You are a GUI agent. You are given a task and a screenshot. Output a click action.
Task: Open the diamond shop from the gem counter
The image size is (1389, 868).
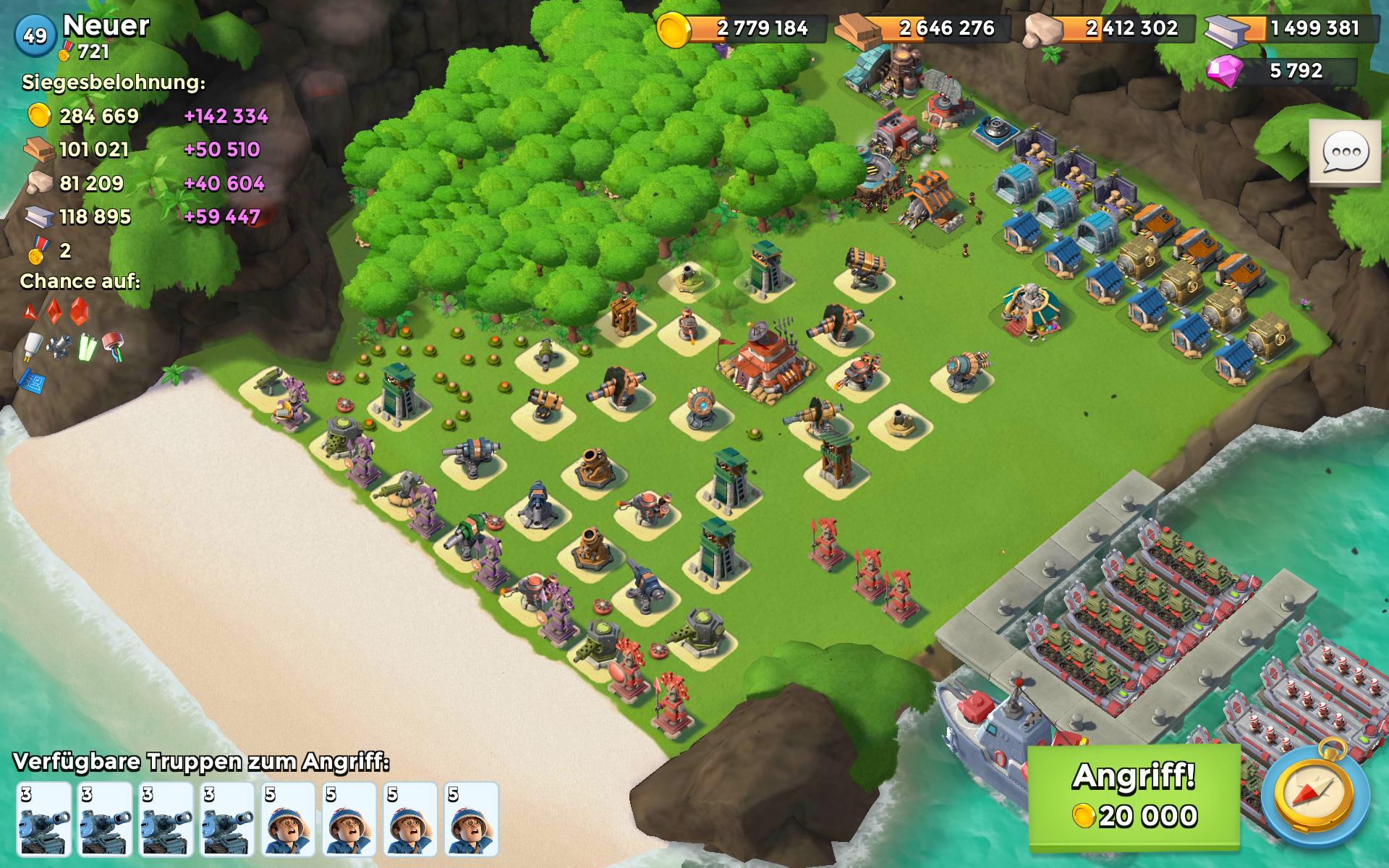pos(1280,71)
